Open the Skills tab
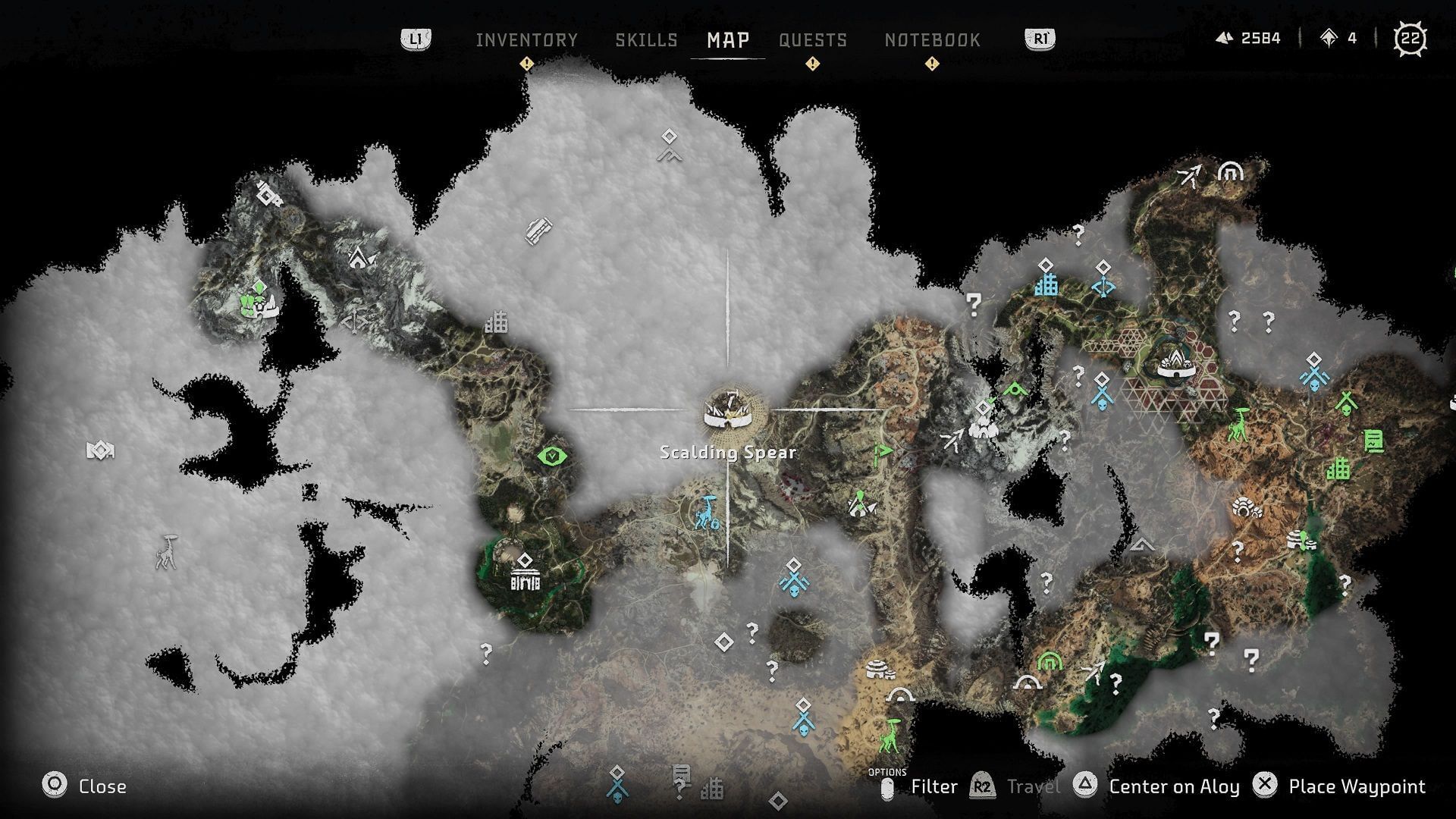1456x819 pixels. (x=646, y=40)
